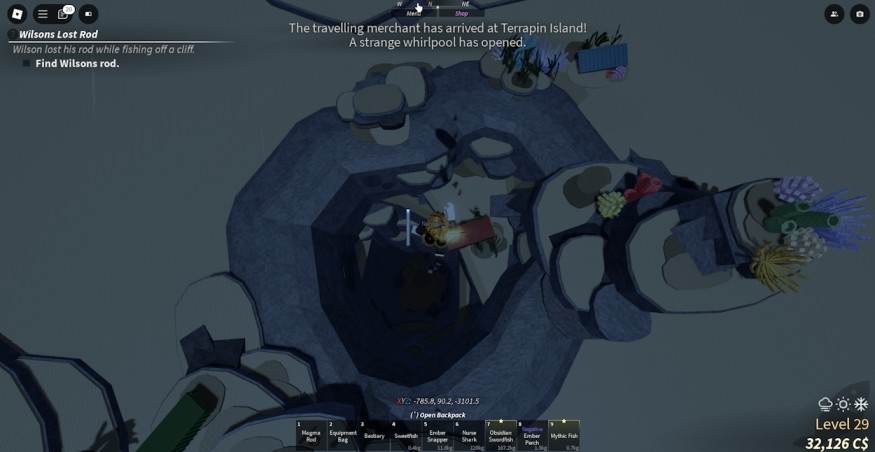
Task: Select the Equipment Bag hotbar slot
Action: pos(343,435)
